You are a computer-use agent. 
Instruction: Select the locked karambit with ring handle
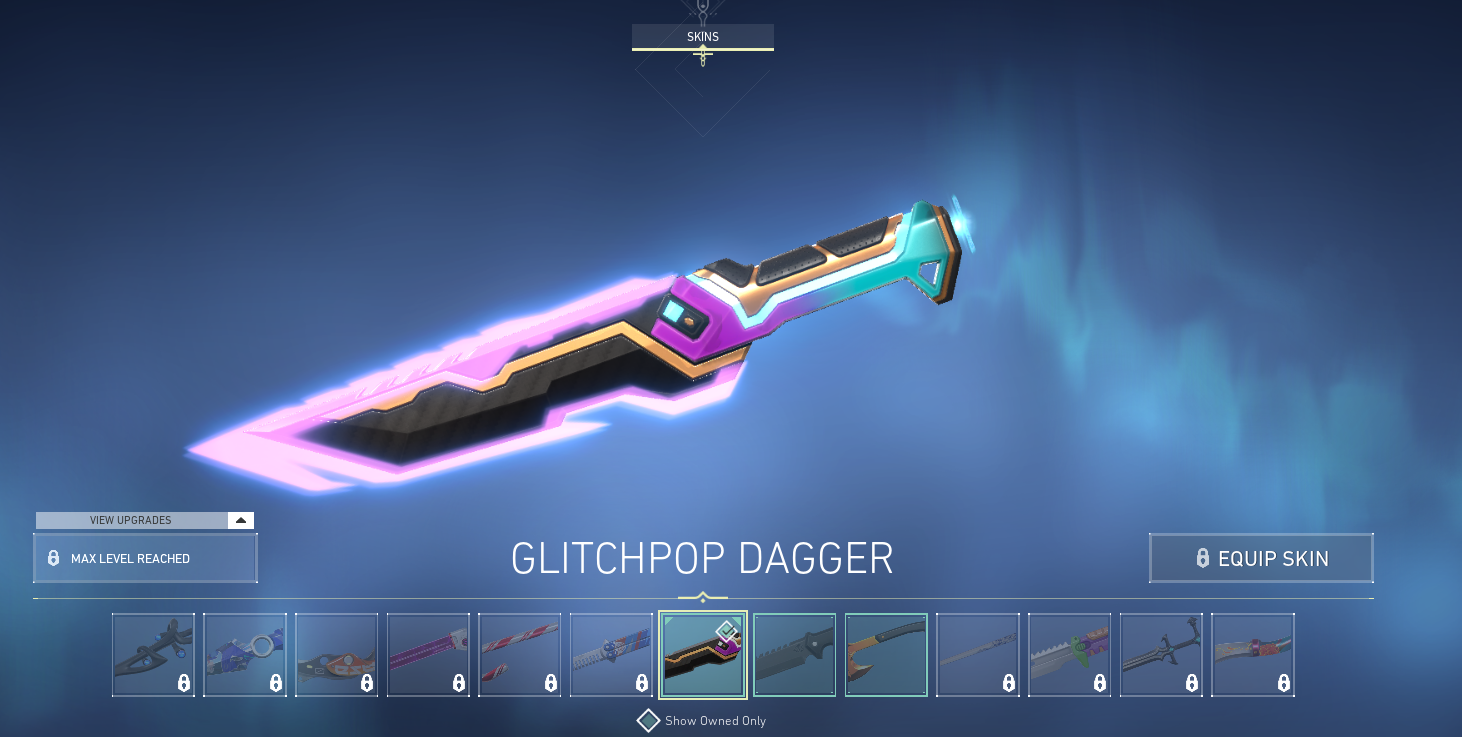(245, 655)
